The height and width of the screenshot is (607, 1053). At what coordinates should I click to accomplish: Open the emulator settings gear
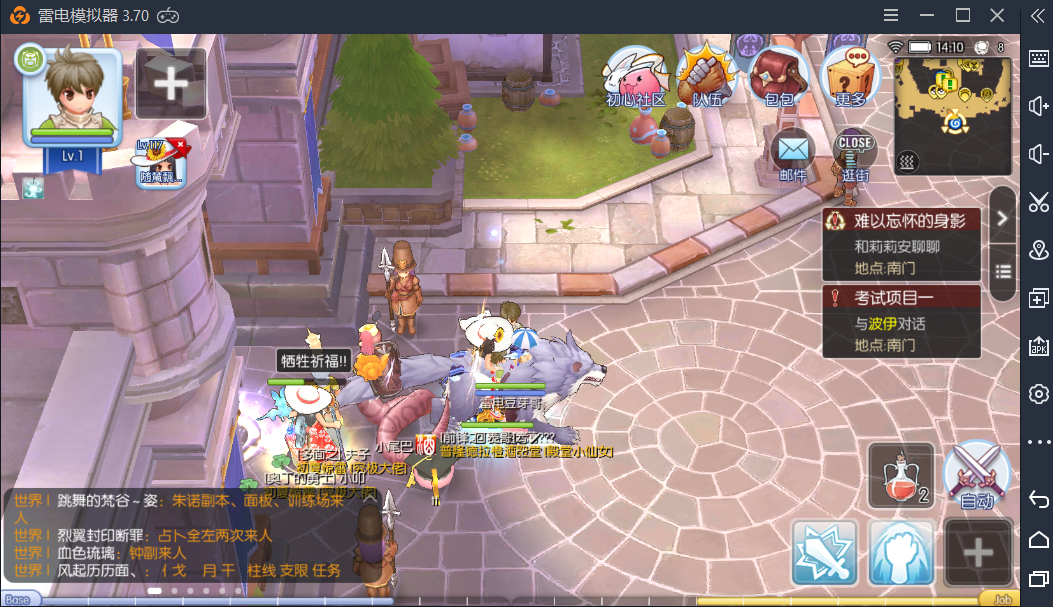point(1038,393)
